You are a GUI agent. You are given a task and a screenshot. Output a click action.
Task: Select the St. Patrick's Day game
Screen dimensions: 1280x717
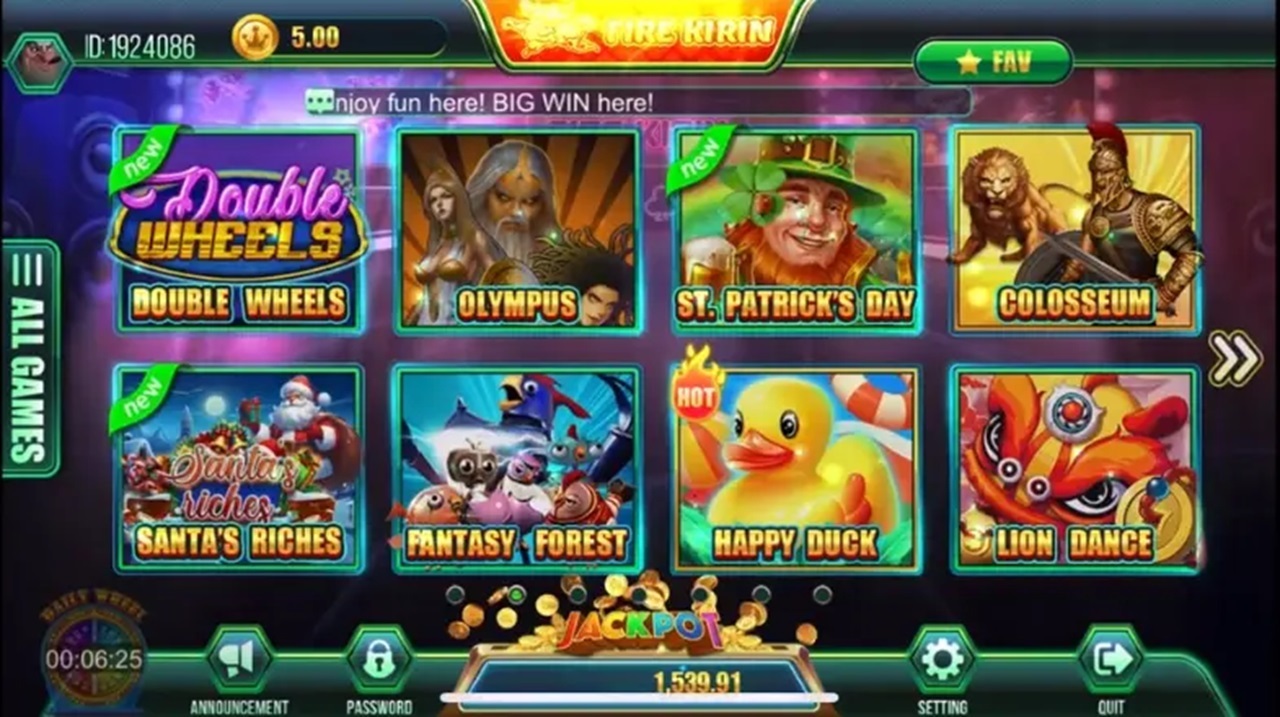click(795, 230)
